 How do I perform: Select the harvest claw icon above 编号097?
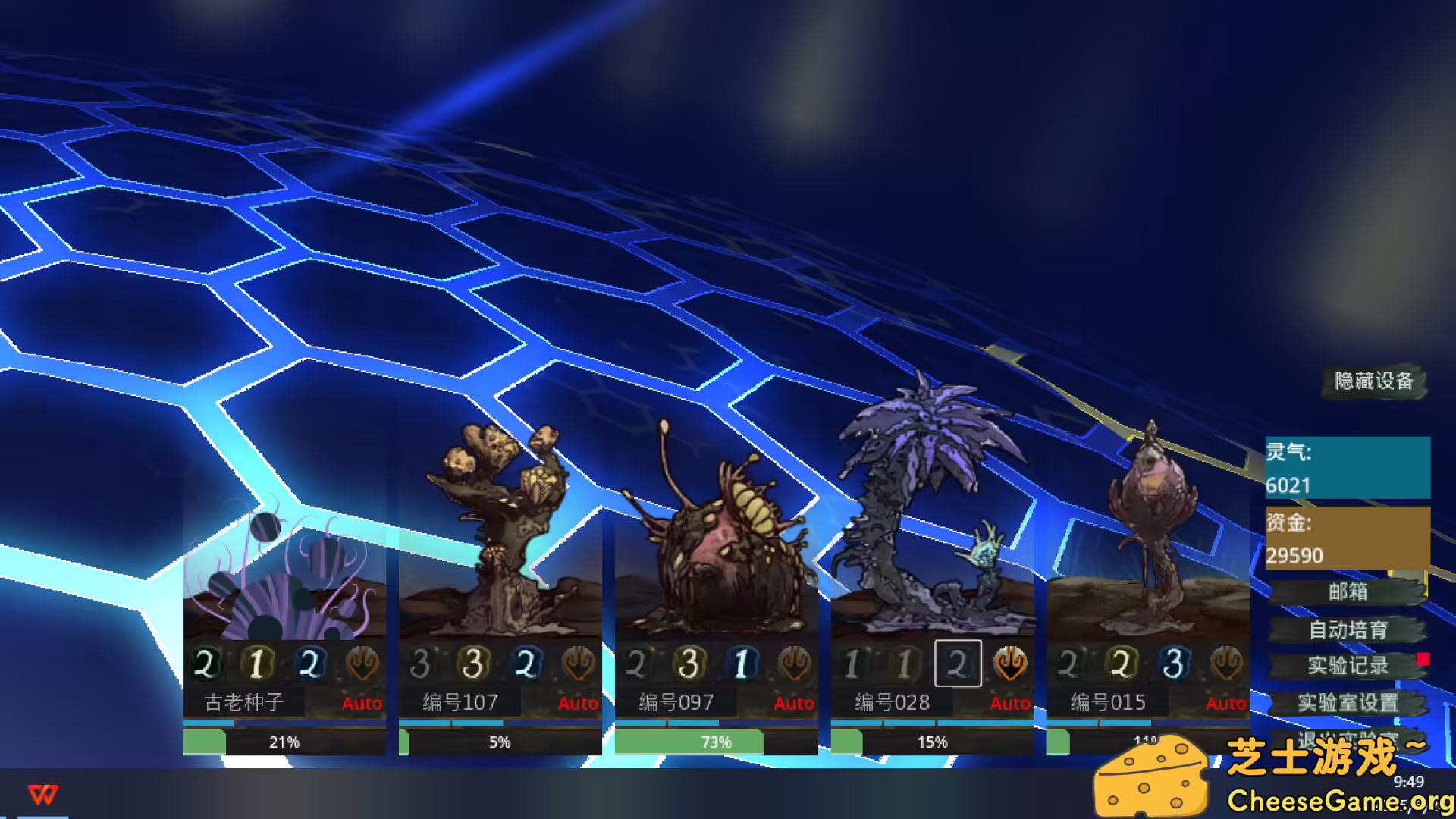(794, 663)
